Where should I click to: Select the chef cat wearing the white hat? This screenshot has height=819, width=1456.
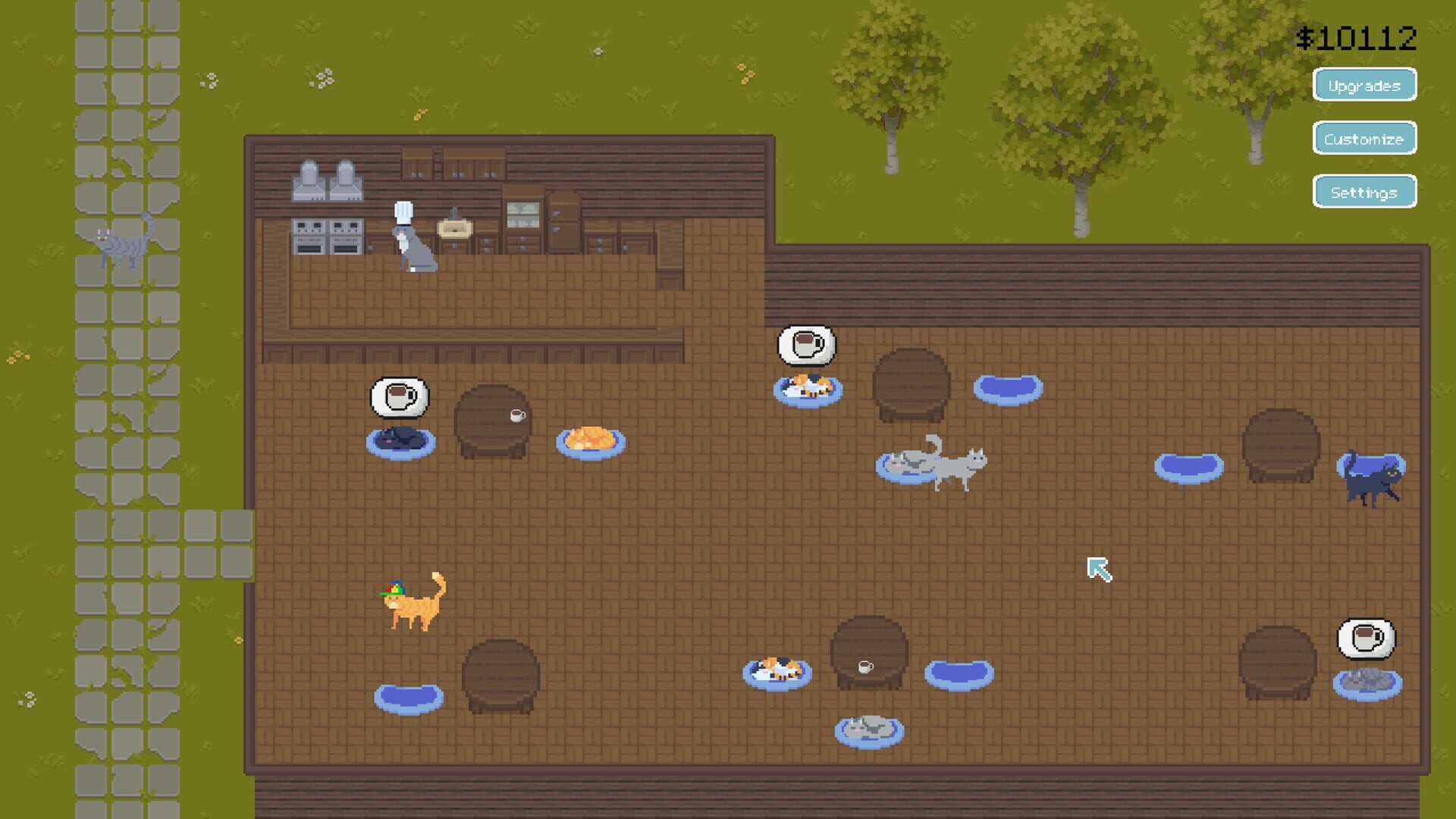coord(413,243)
